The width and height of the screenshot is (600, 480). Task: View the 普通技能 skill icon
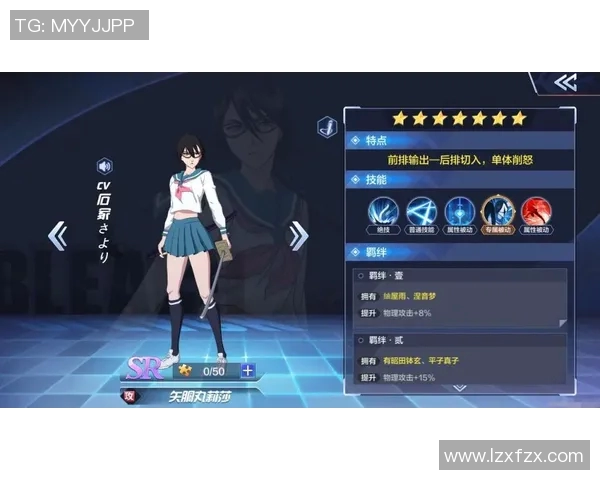pos(421,212)
